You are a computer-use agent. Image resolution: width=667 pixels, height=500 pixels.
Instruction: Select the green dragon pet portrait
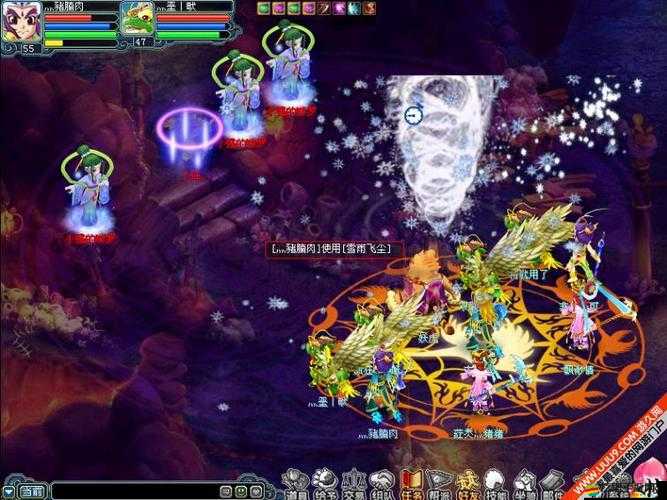[x=137, y=18]
